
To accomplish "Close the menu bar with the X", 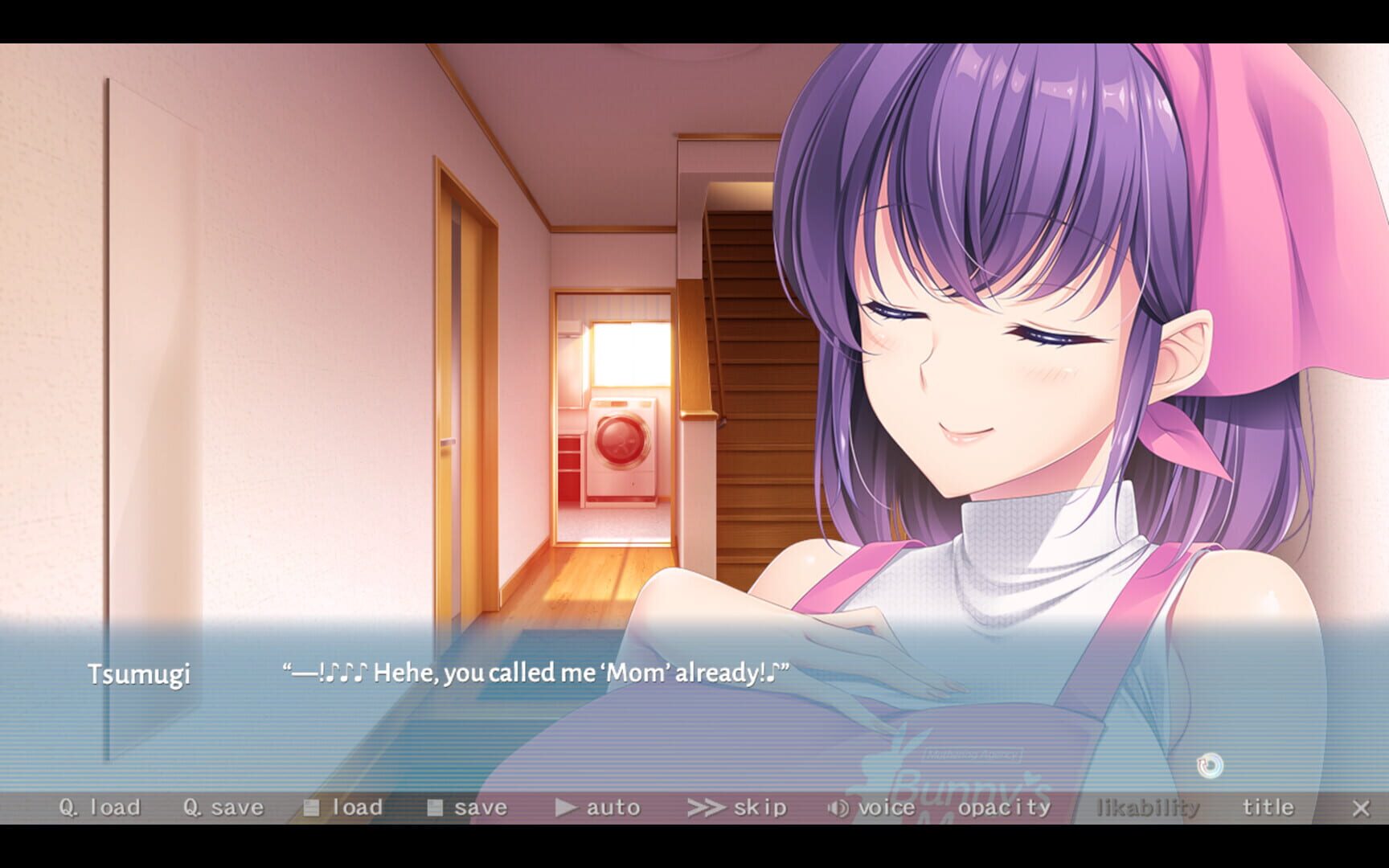I will [x=1361, y=807].
